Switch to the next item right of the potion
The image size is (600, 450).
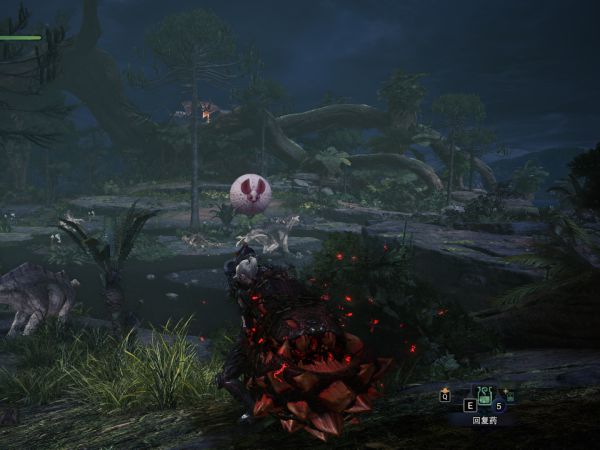509,396
